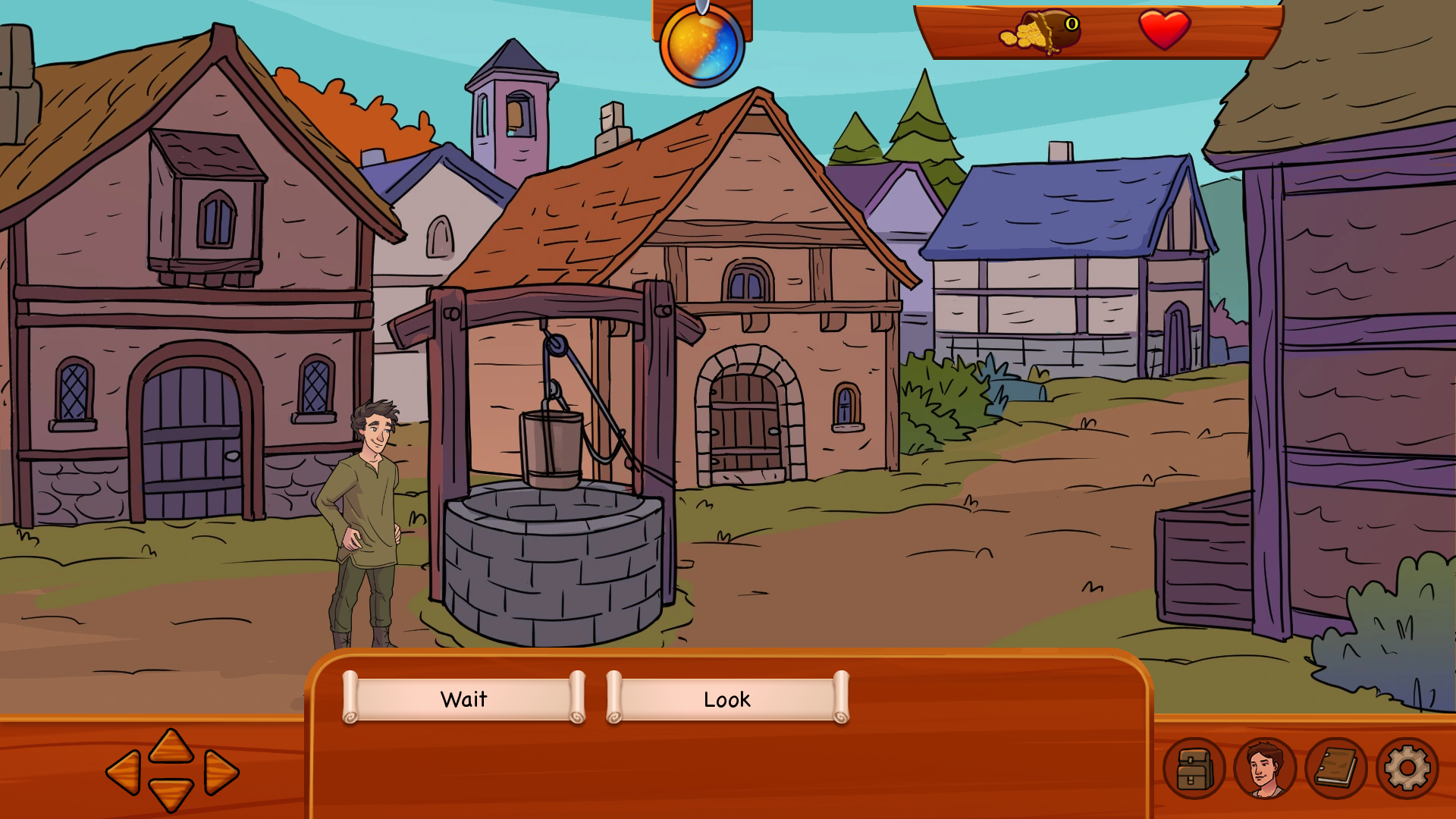Image resolution: width=1456 pixels, height=819 pixels.
Task: Click the up navigation arrow
Action: (171, 746)
